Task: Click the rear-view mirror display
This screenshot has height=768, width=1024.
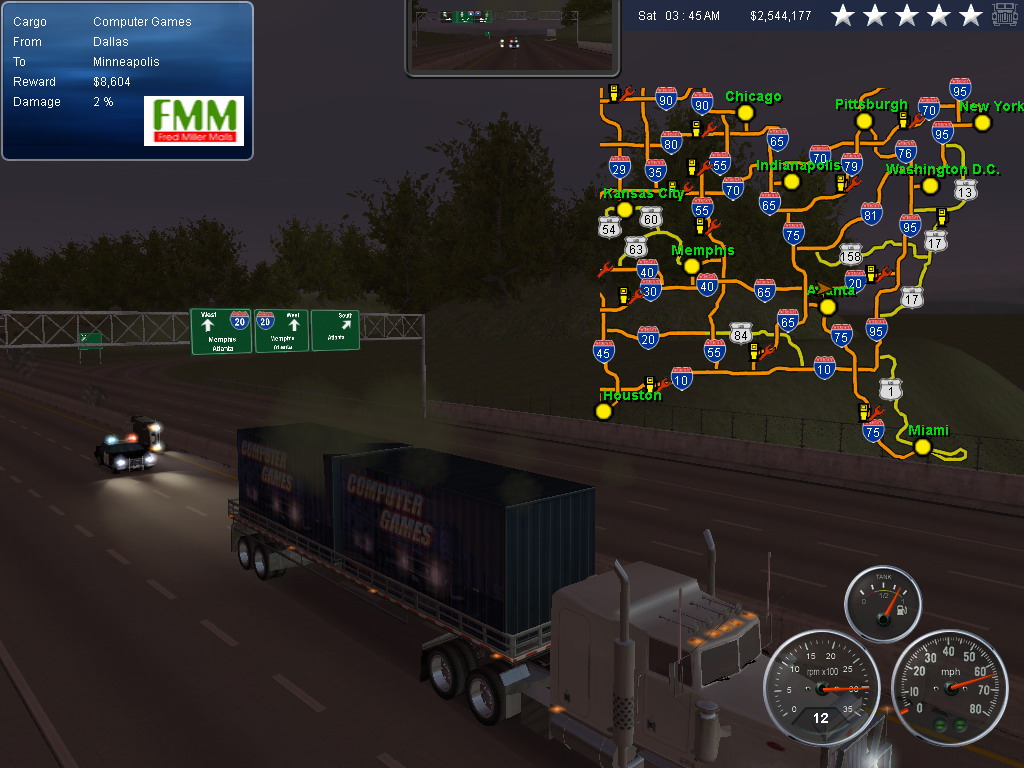Action: tap(512, 36)
